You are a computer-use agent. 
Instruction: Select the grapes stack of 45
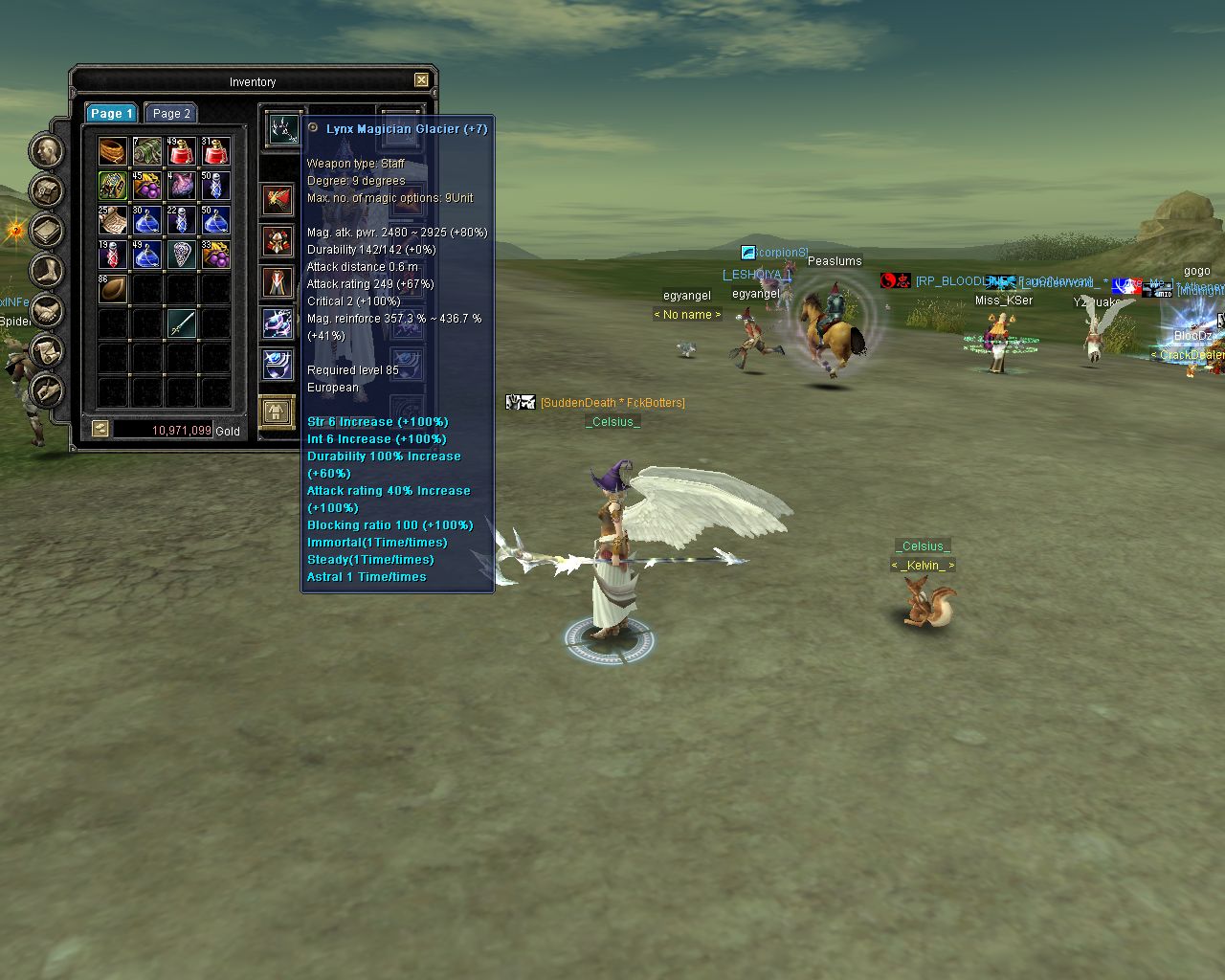(x=146, y=185)
